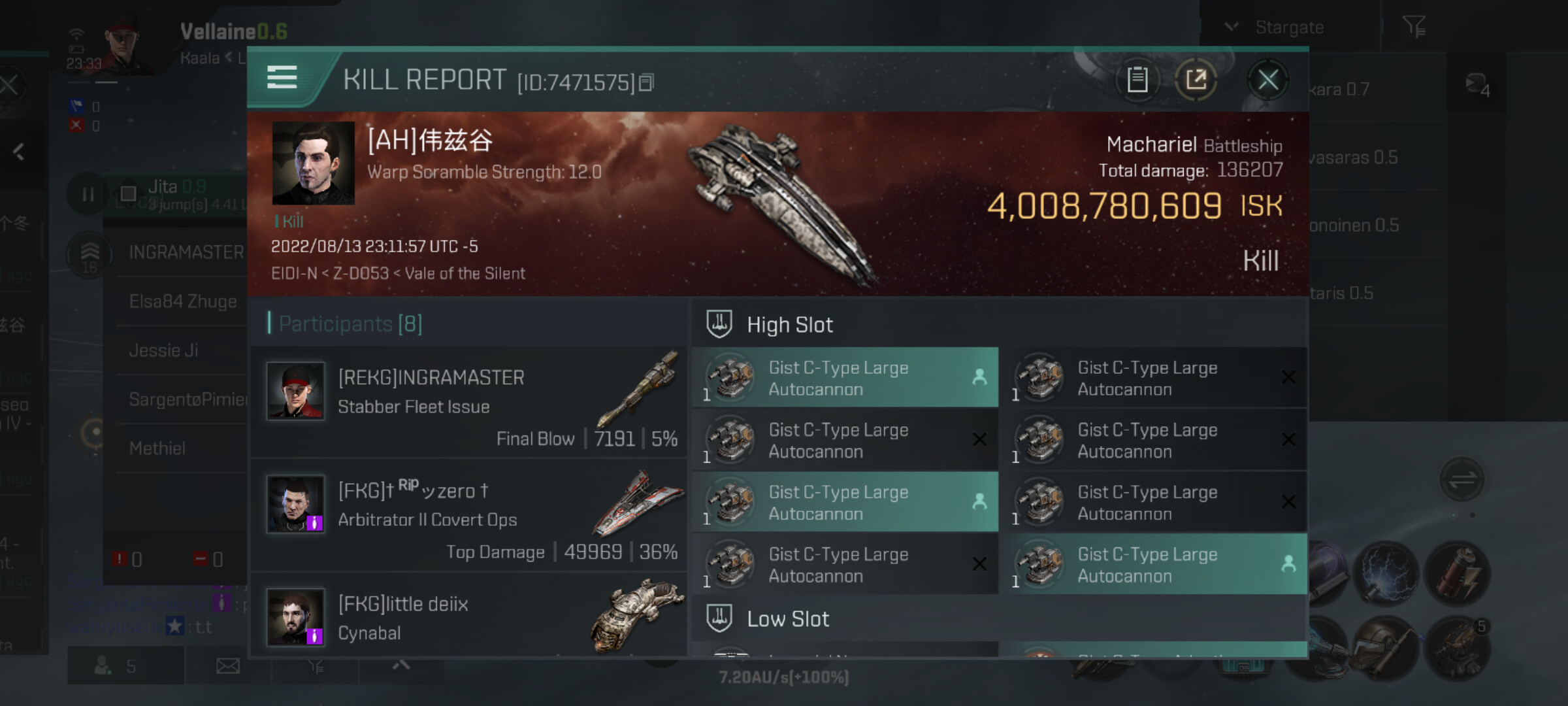1568x706 pixels.
Task: View the victim's character portrait
Action: (313, 163)
